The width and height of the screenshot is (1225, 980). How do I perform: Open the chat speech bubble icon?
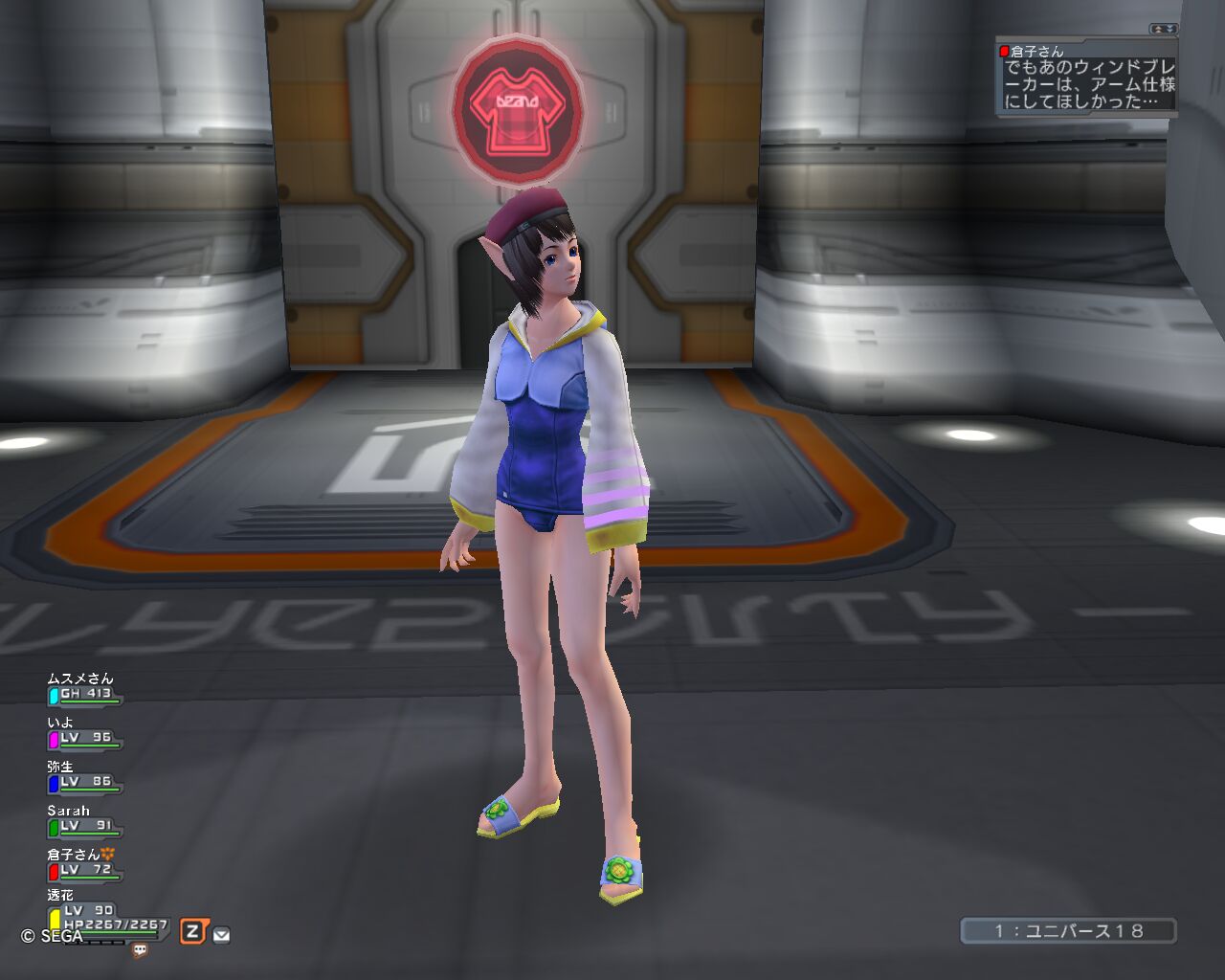(x=140, y=950)
